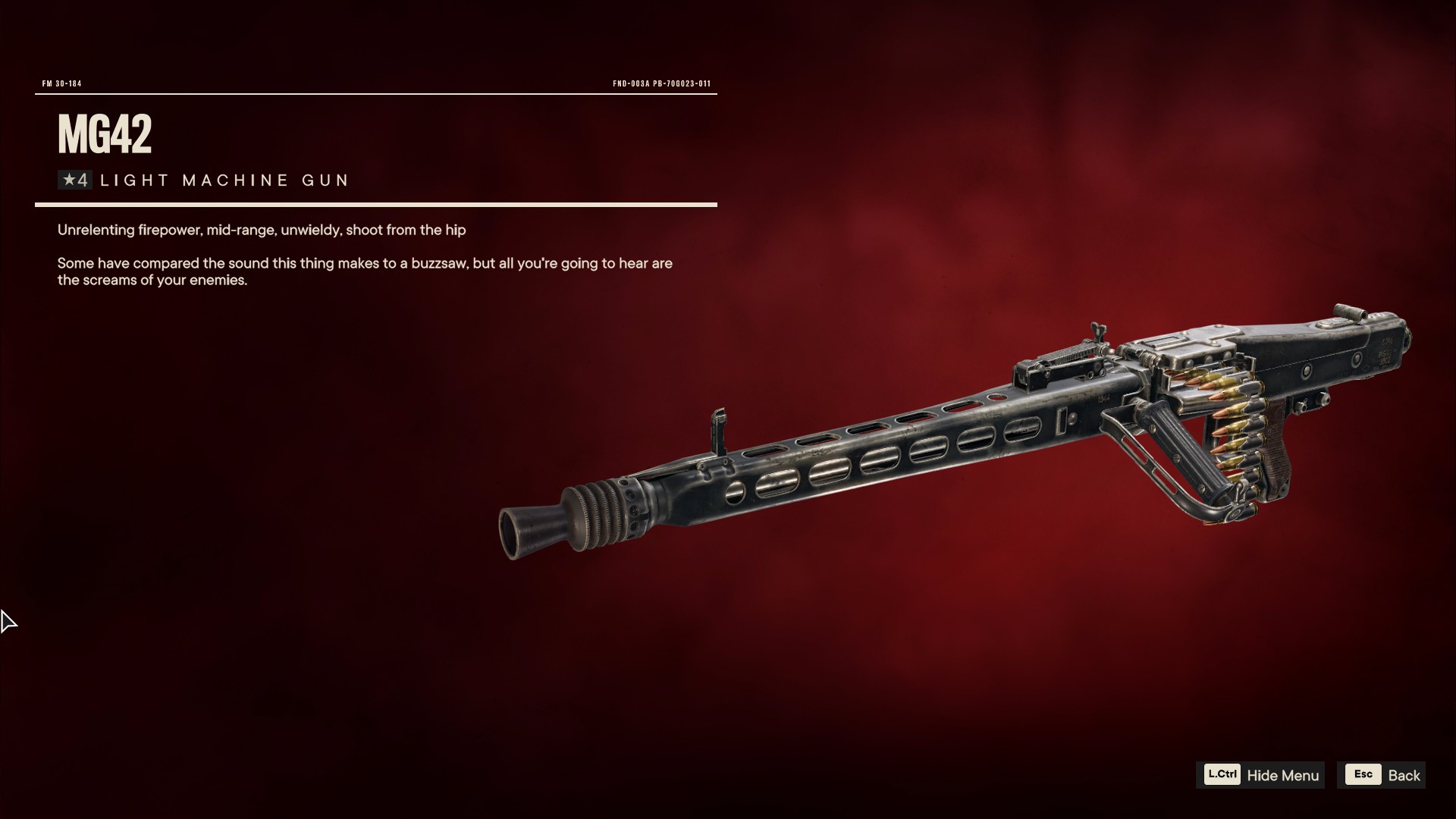Hide the weapon details menu
Screen dimensions: 1456x819
point(1261,775)
